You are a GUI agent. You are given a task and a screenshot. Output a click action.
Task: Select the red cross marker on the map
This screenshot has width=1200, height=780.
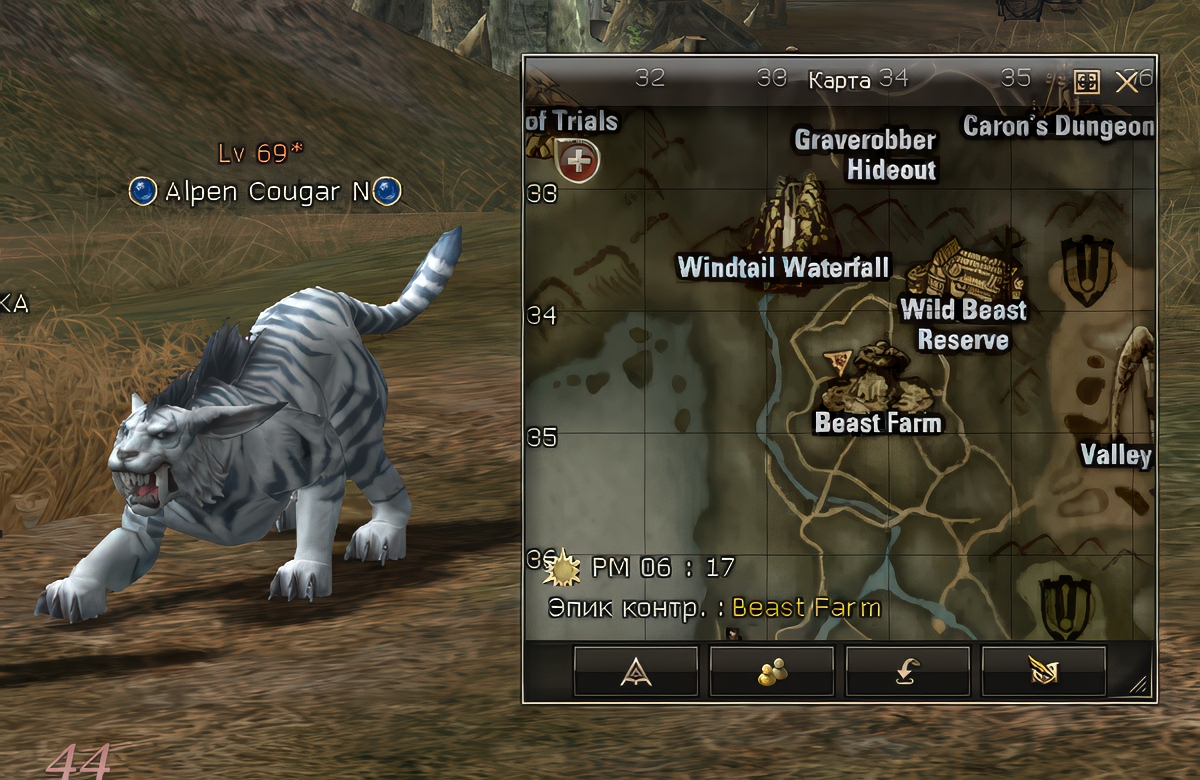pos(578,160)
